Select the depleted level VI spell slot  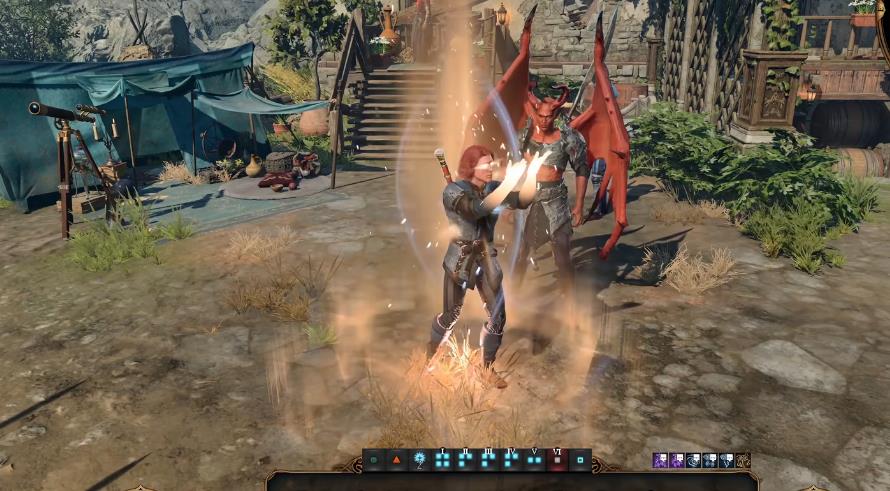[x=558, y=461]
